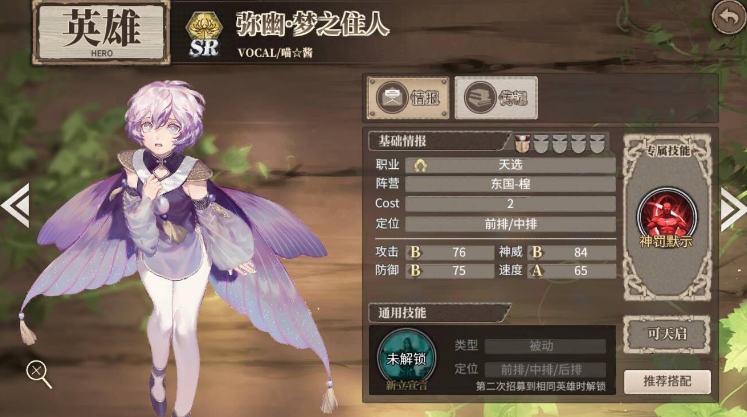
Task: Open 推荐搭配 recommended lineup
Action: pyautogui.click(x=666, y=382)
